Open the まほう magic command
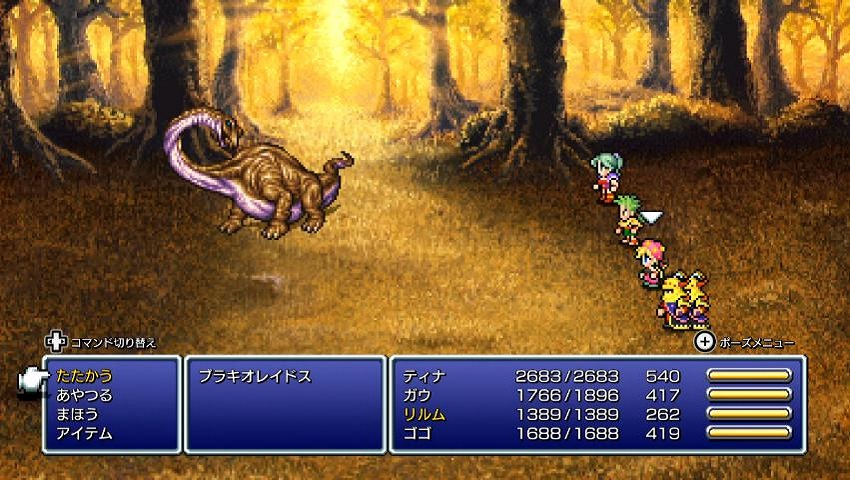 (x=76, y=414)
